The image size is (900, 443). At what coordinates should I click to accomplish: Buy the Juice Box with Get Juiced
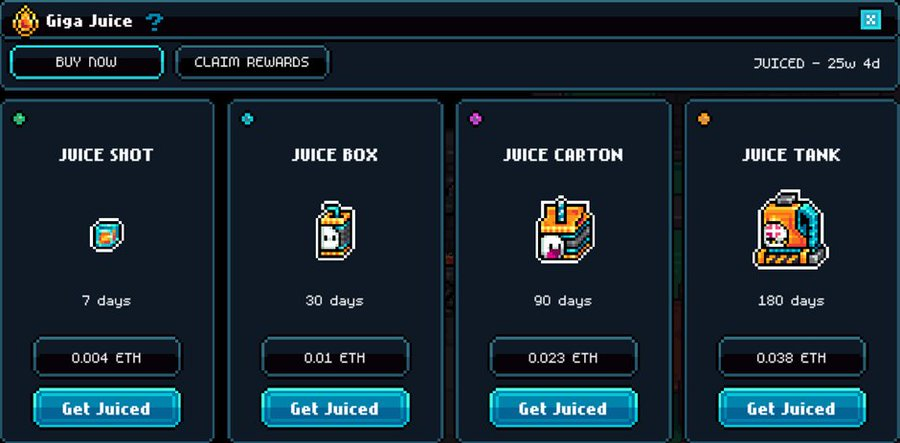pyautogui.click(x=335, y=408)
